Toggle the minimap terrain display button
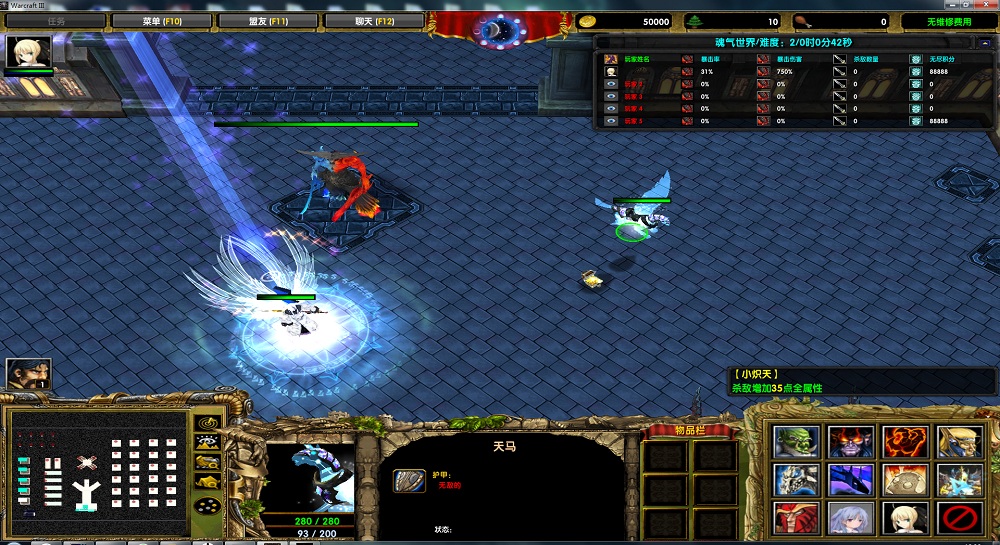Image resolution: width=1000 pixels, height=545 pixels. (207, 443)
